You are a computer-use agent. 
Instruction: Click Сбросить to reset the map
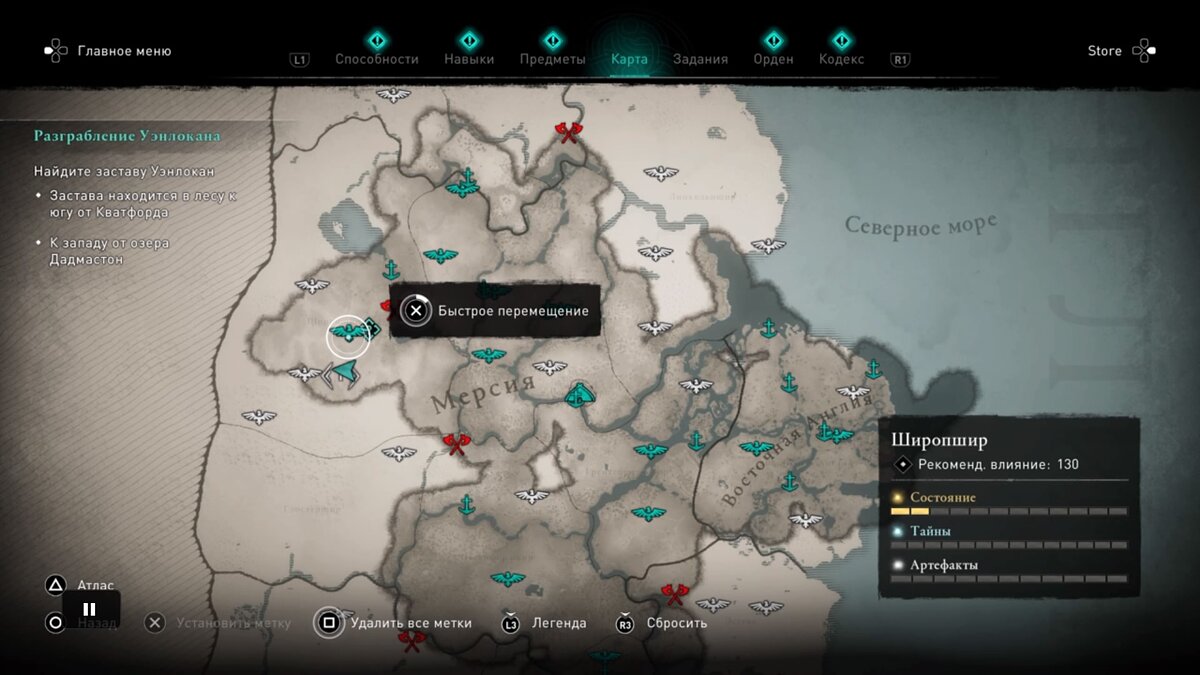(x=676, y=623)
